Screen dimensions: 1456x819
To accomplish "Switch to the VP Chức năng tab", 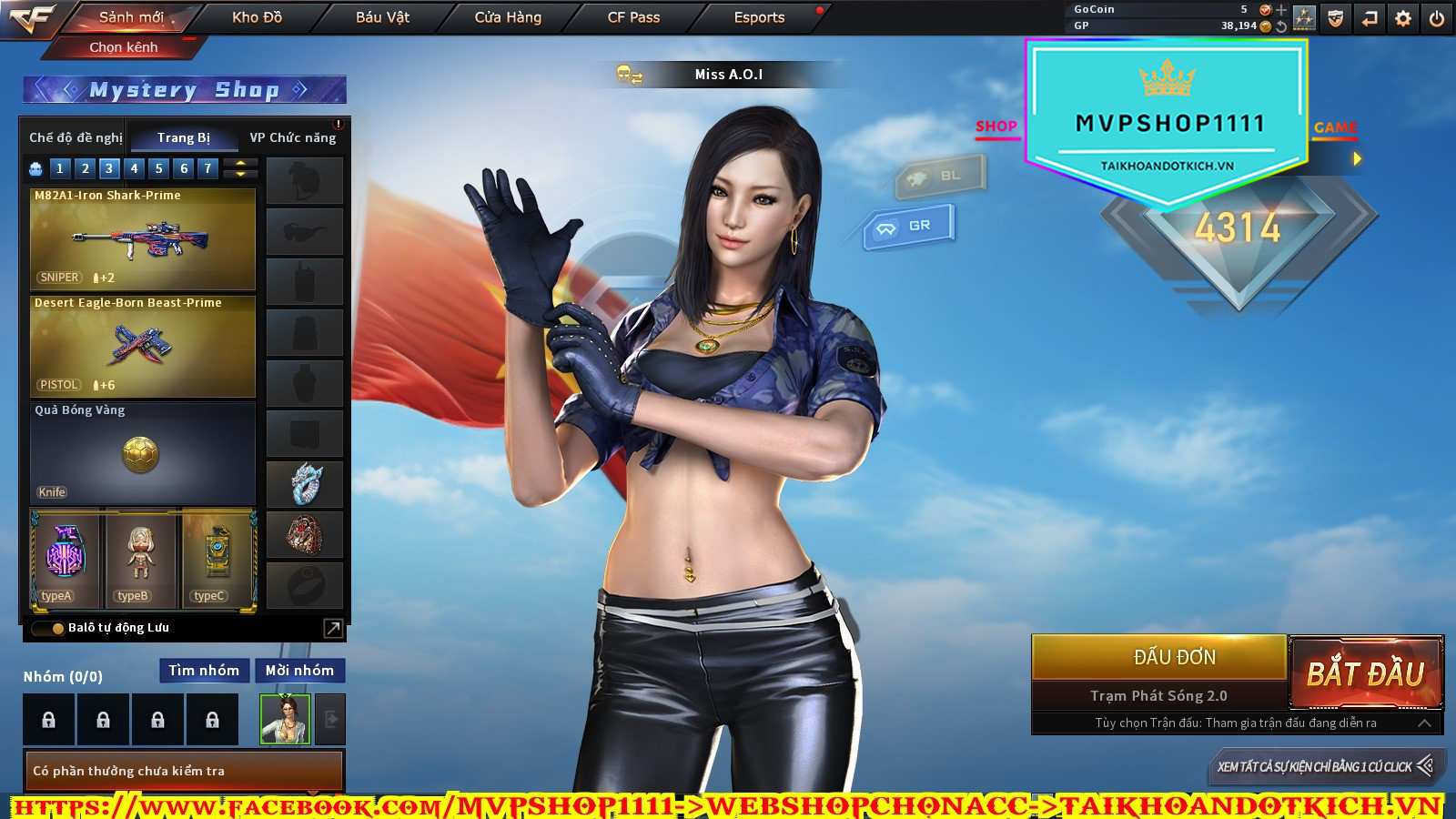I will (293, 137).
